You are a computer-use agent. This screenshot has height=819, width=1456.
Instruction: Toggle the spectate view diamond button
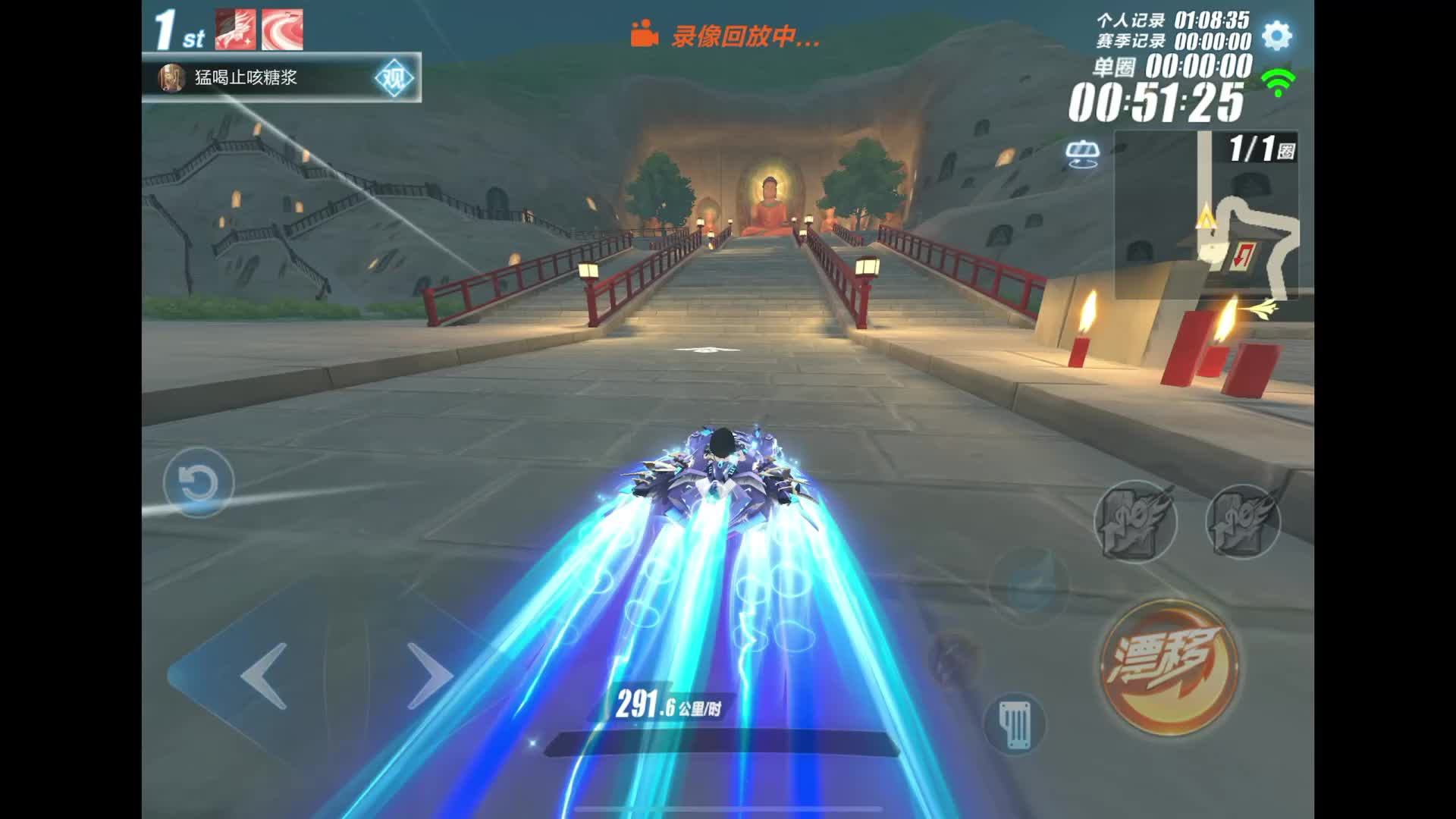coord(394,78)
